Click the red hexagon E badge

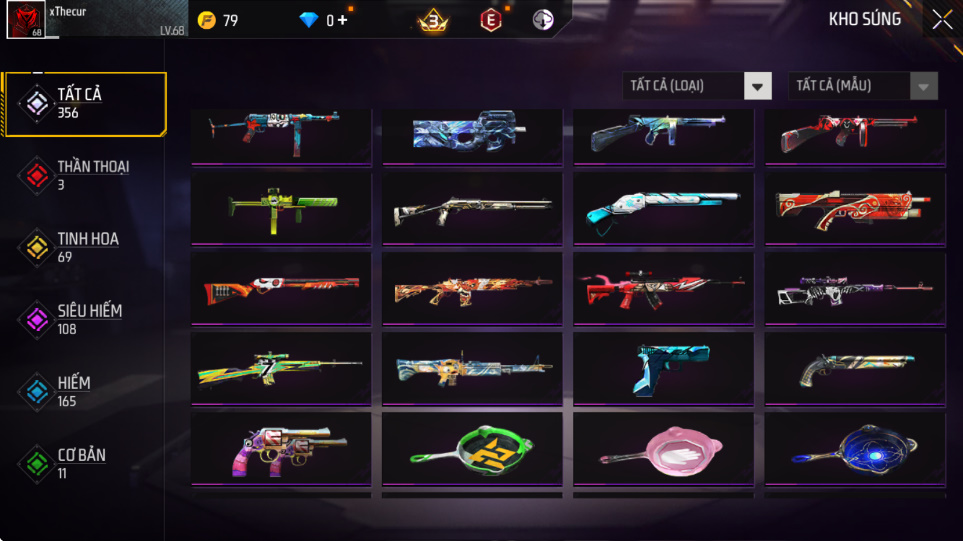pyautogui.click(x=490, y=20)
